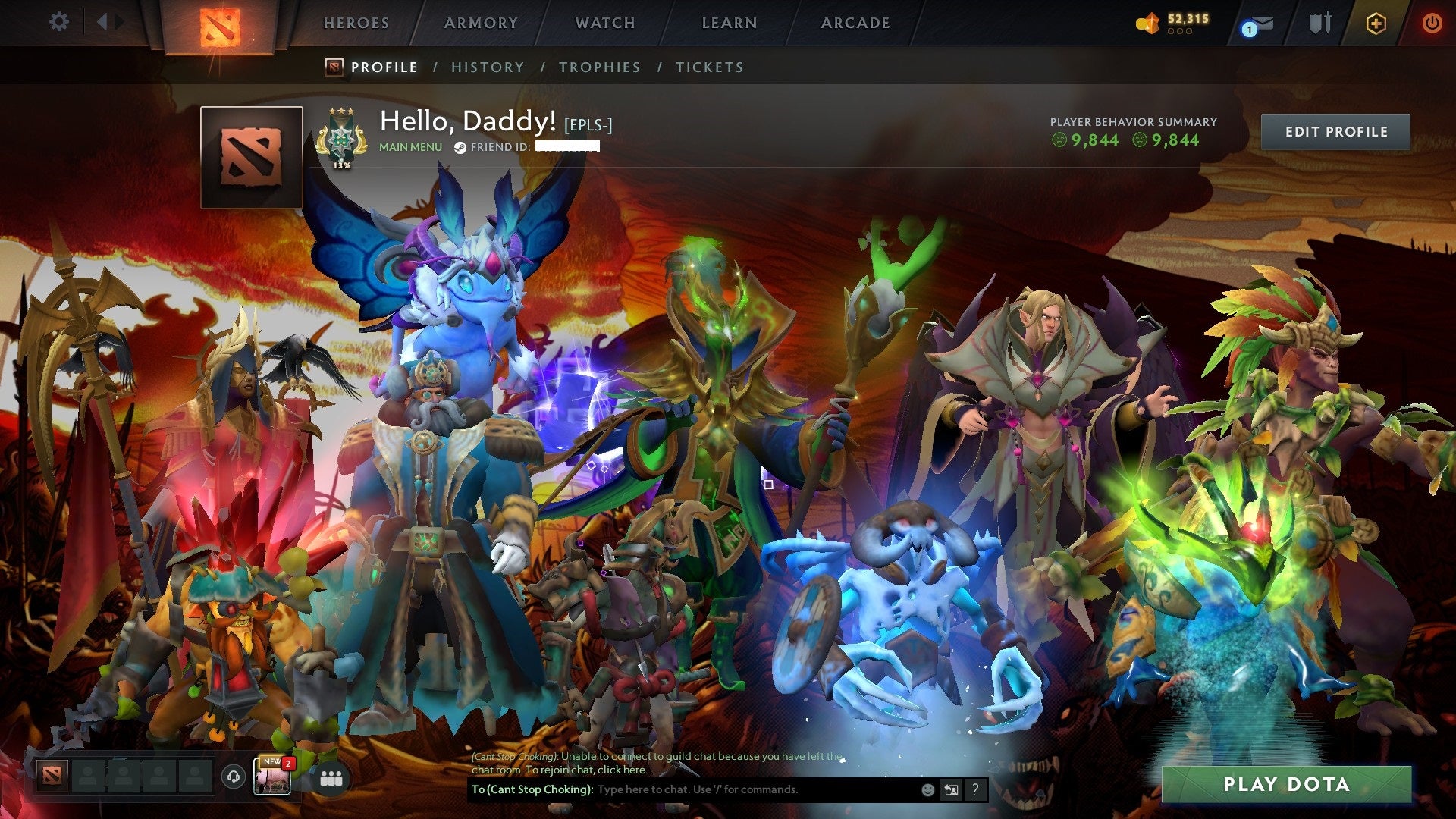Click 'click here' to rejoin guild chat
Image resolution: width=1456 pixels, height=819 pixels.
click(x=622, y=771)
